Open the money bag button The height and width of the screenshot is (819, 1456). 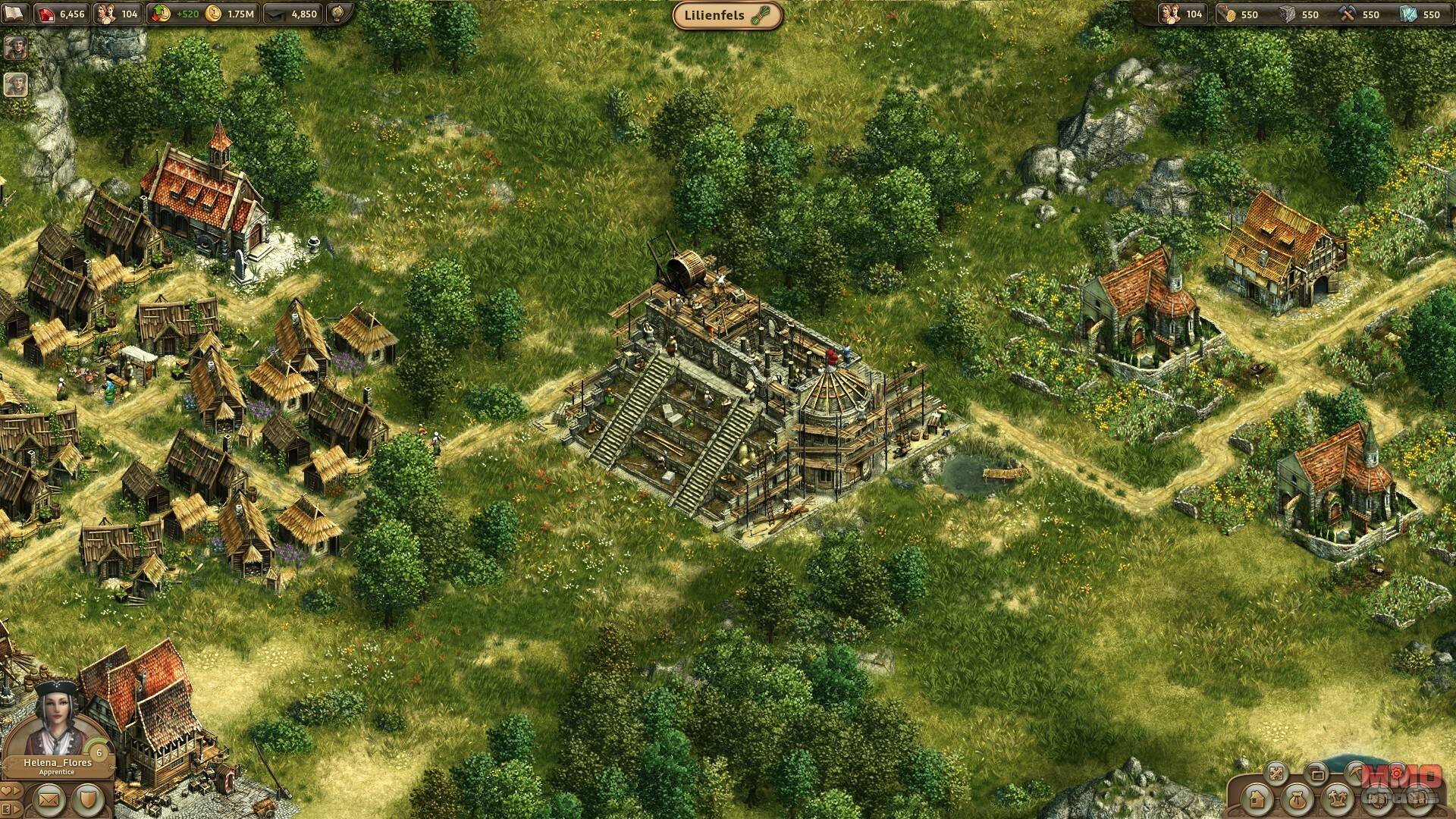click(x=1298, y=799)
